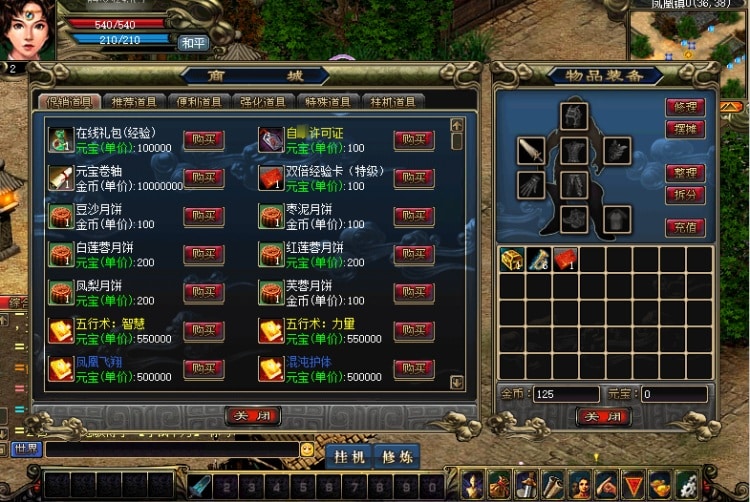Buy the 双倍经验卡 (特级) card
This screenshot has width=750, height=502.
pos(413,178)
